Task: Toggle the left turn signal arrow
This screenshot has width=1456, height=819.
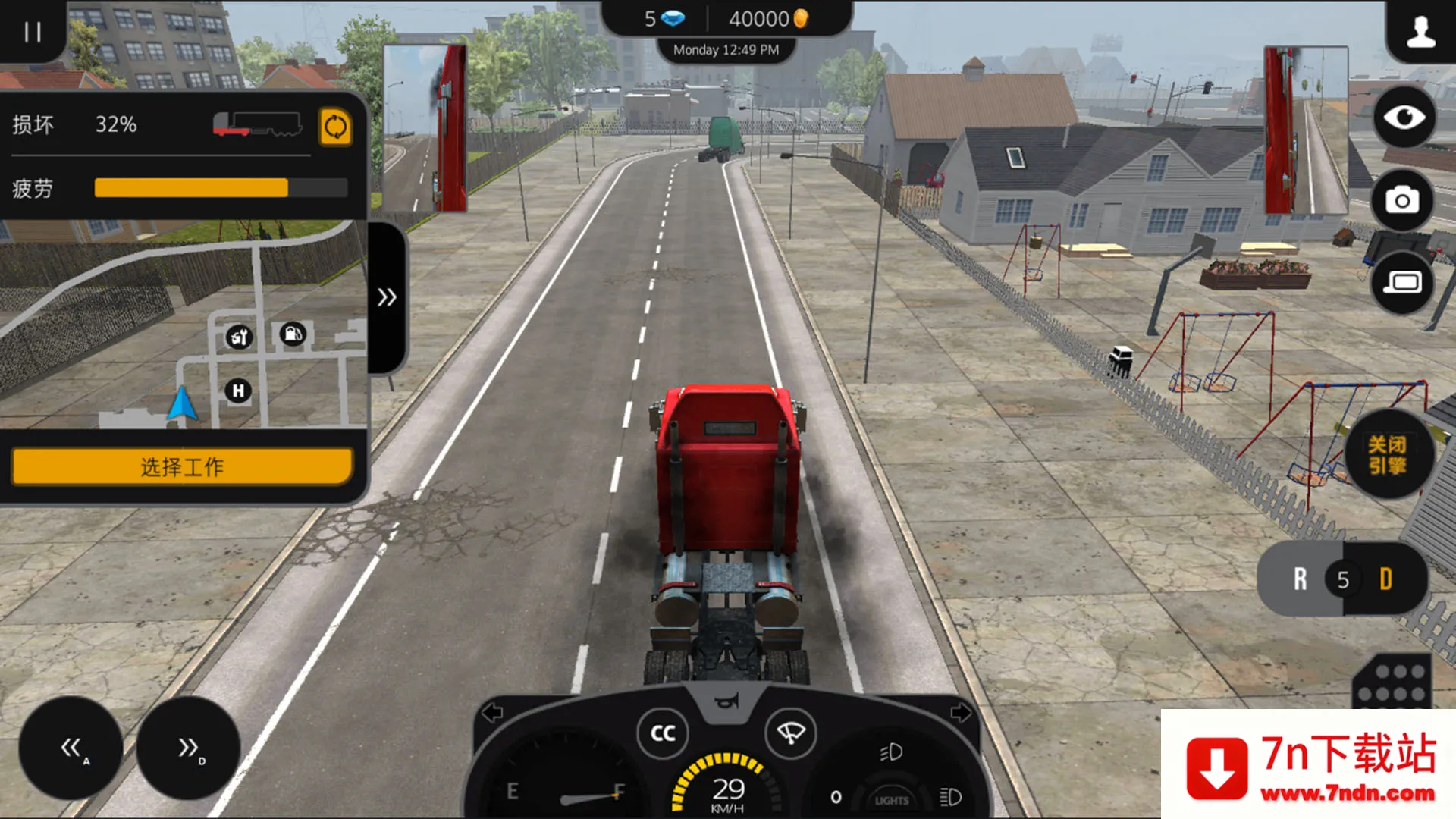Action: coord(493,713)
